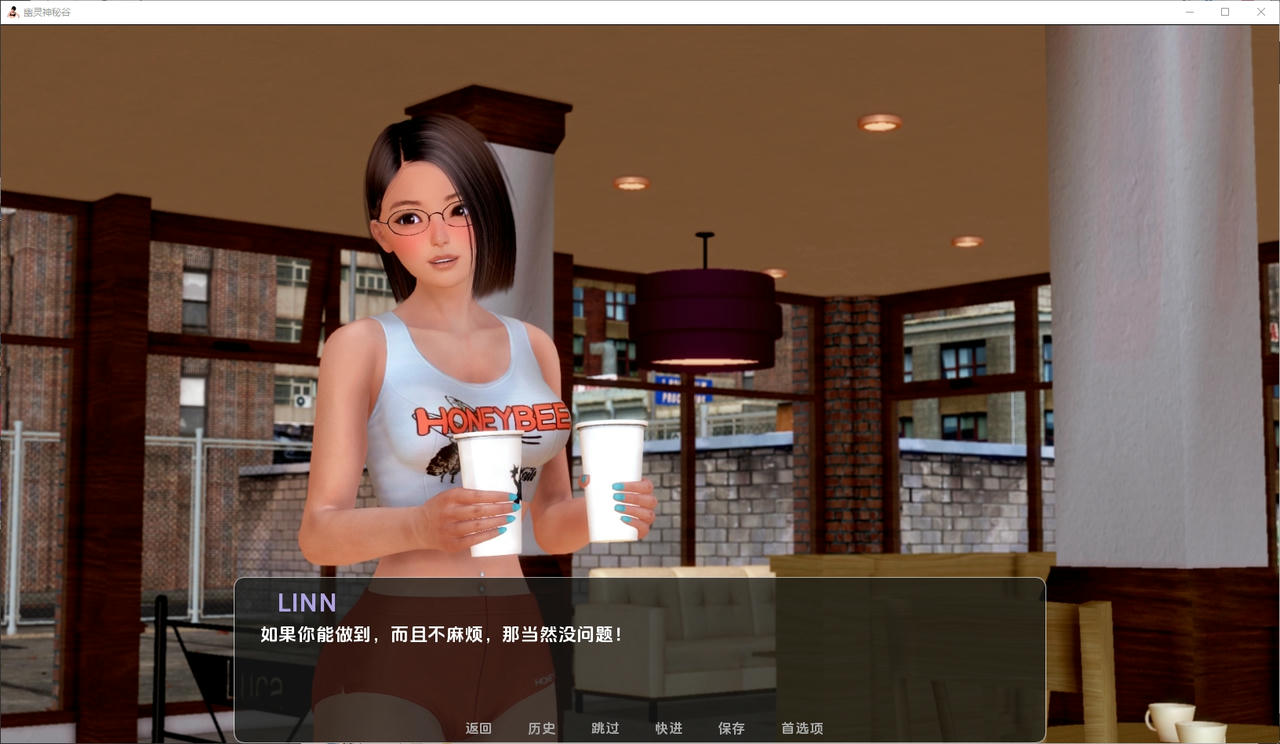The height and width of the screenshot is (744, 1280).
Task: Close the 幽灵神秘谷 window
Action: (x=1261, y=12)
